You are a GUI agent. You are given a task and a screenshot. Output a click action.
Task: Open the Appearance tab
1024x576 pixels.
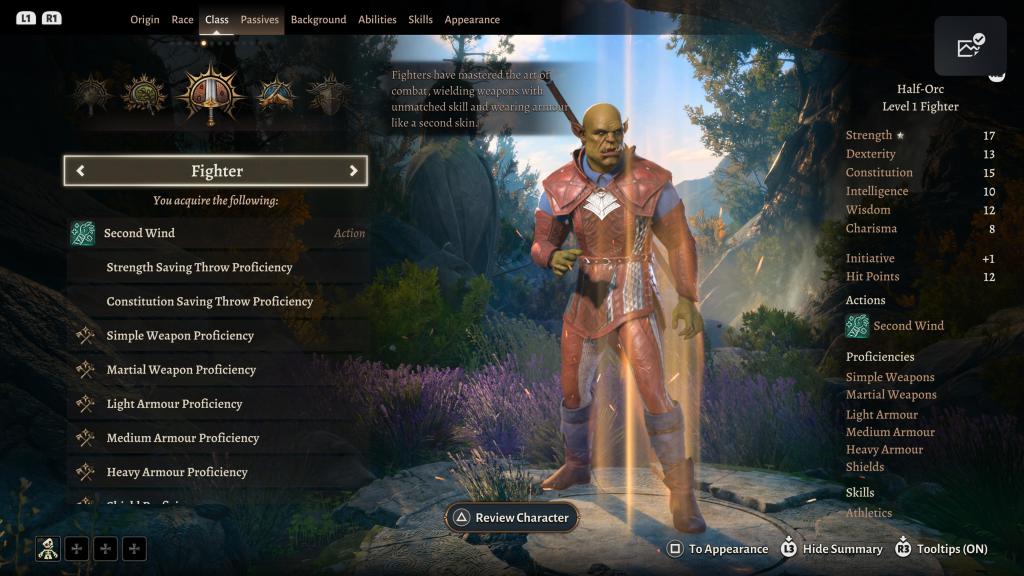pyautogui.click(x=472, y=20)
